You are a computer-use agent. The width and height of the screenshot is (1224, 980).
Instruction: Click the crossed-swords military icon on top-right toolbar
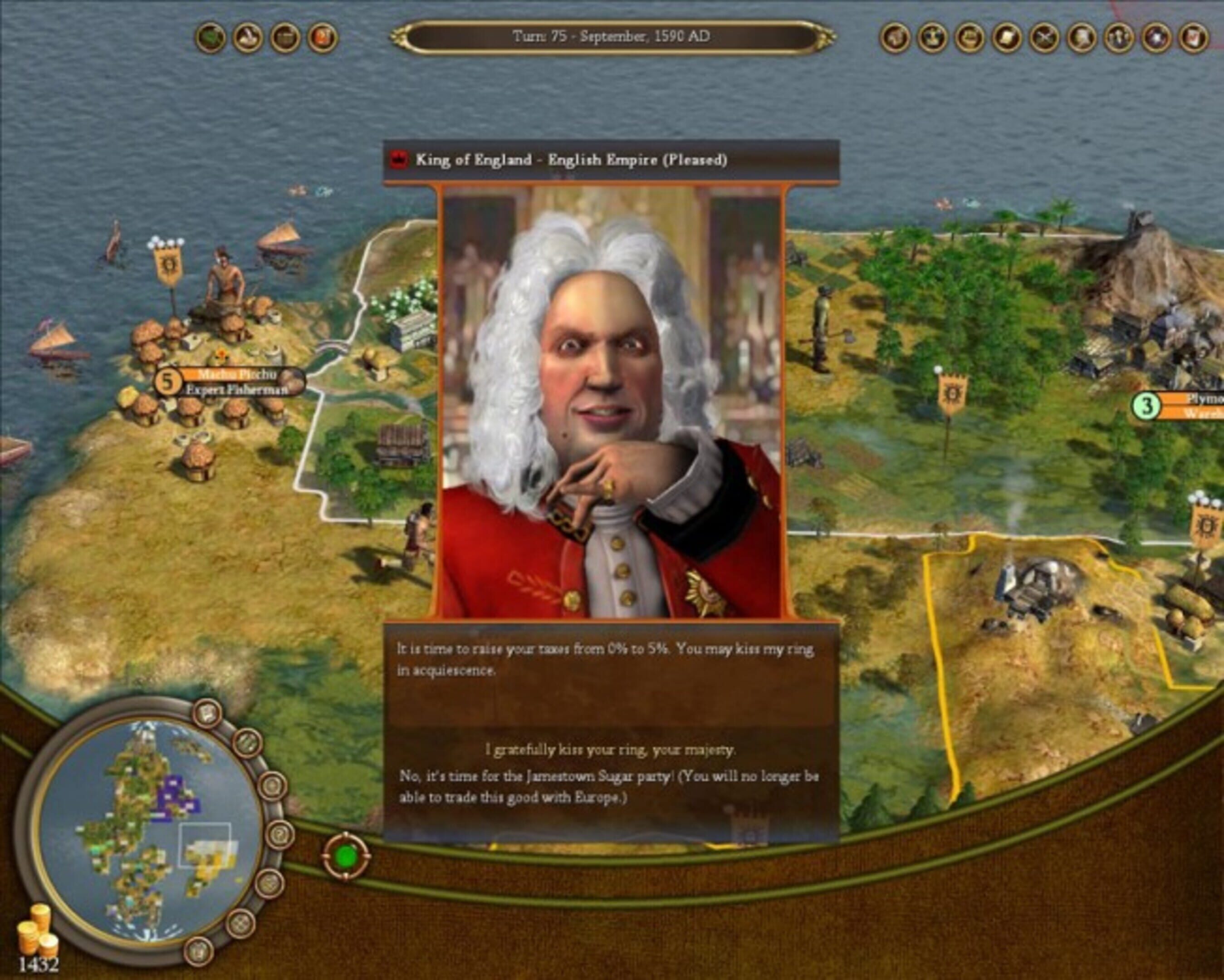[x=1044, y=35]
